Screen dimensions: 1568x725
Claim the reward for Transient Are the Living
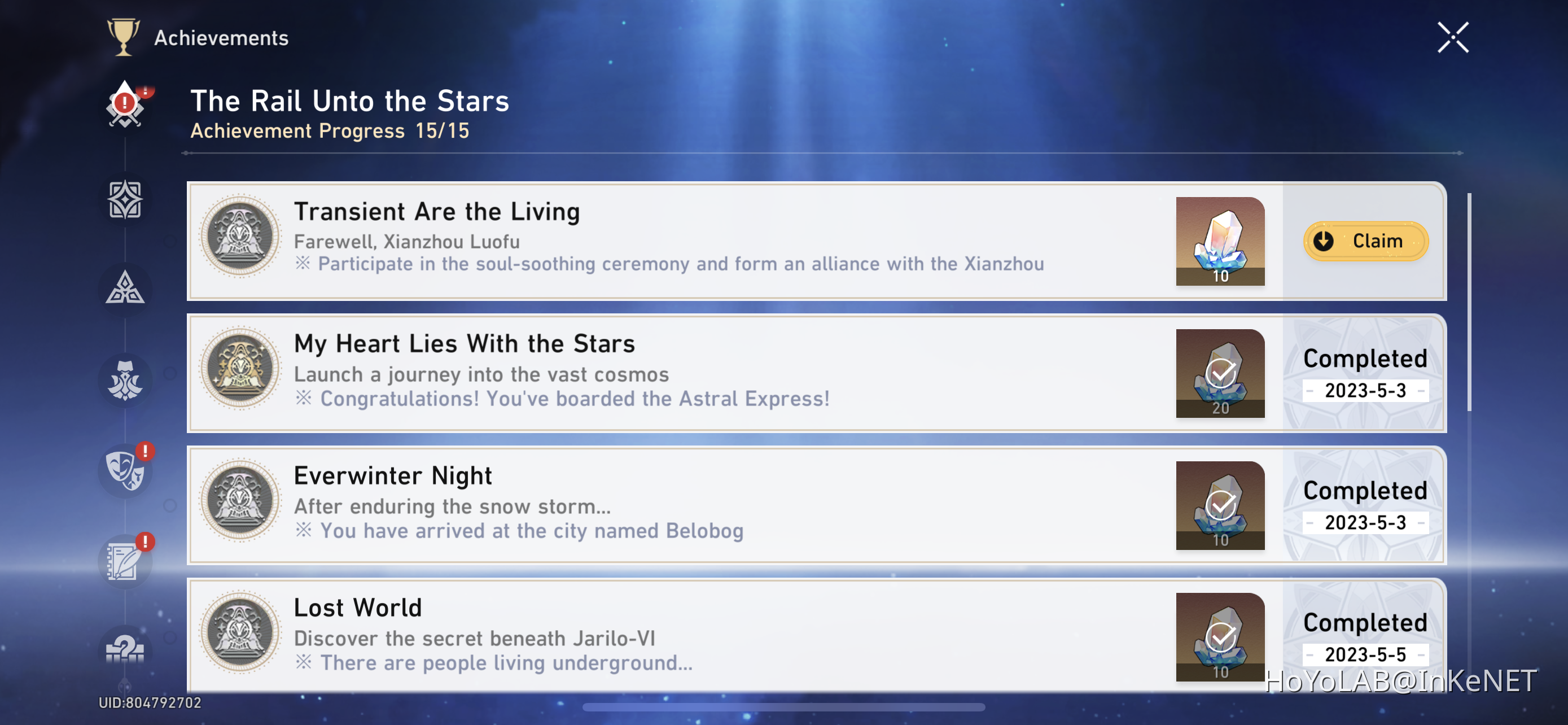coord(1365,241)
